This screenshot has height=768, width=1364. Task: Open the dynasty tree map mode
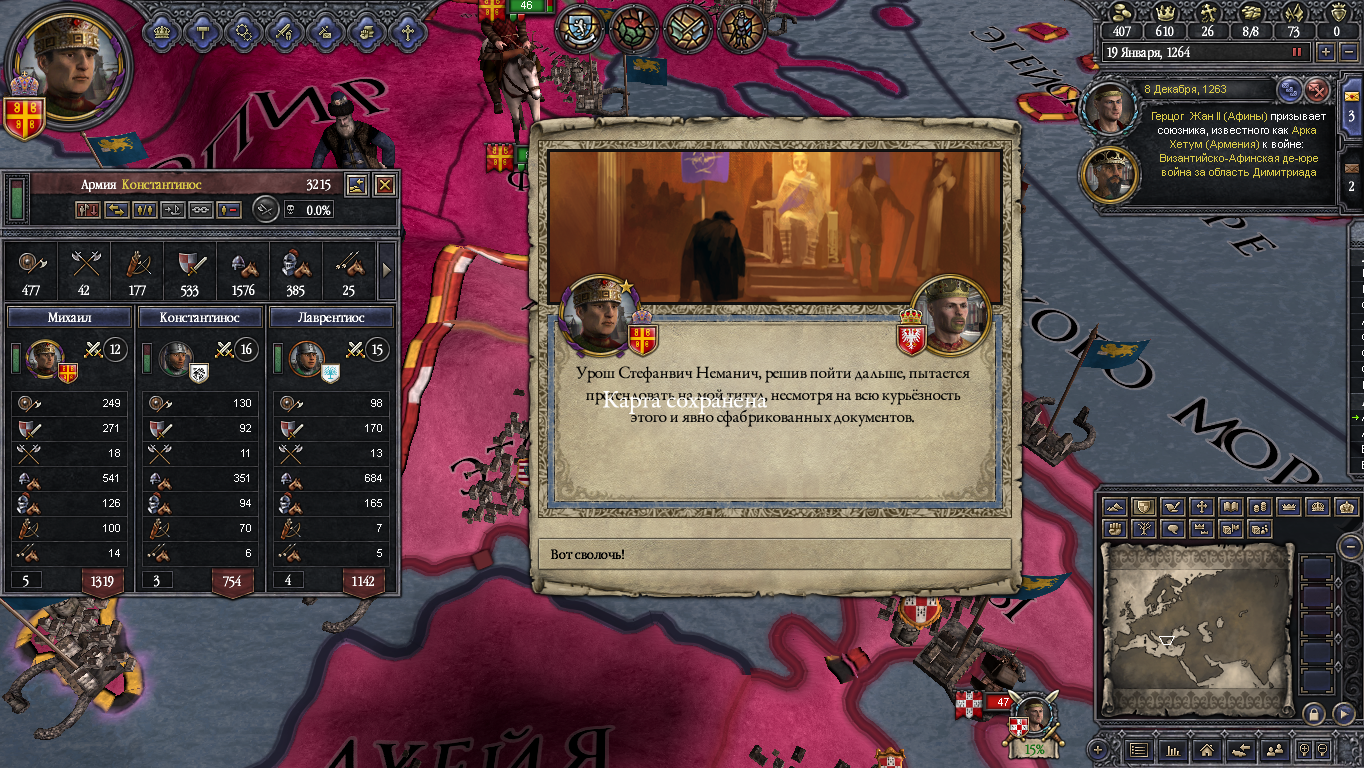[x=1142, y=529]
